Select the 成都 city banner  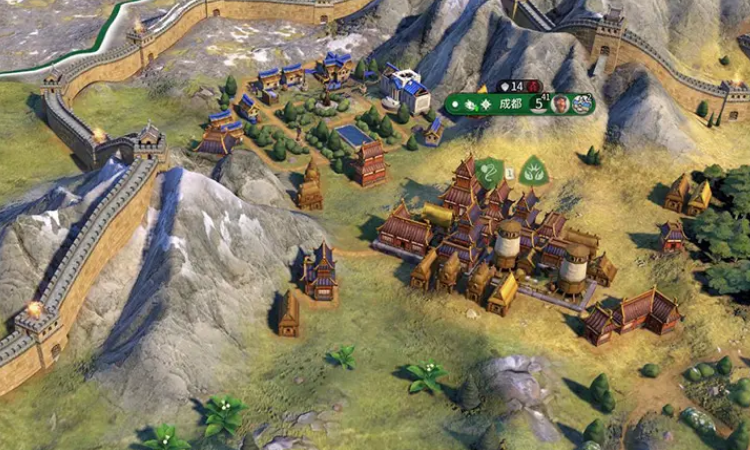(510, 103)
